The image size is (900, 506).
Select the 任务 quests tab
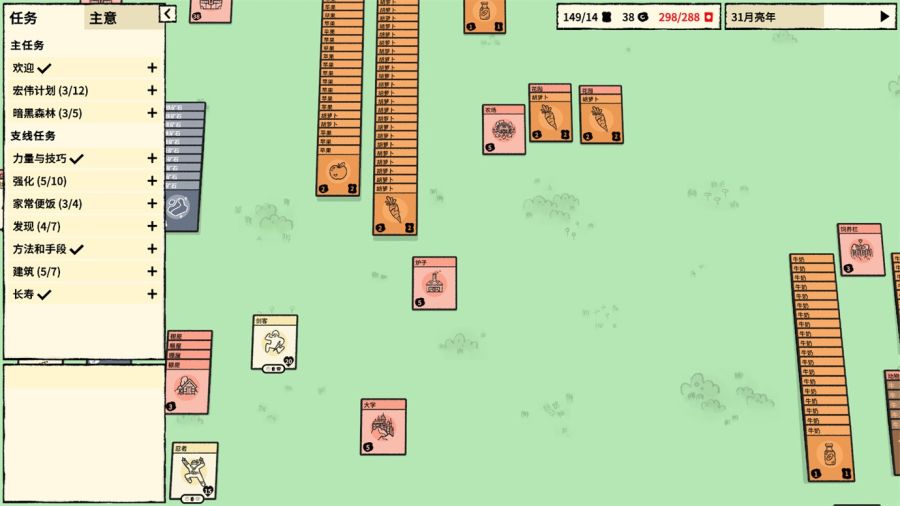tap(24, 18)
